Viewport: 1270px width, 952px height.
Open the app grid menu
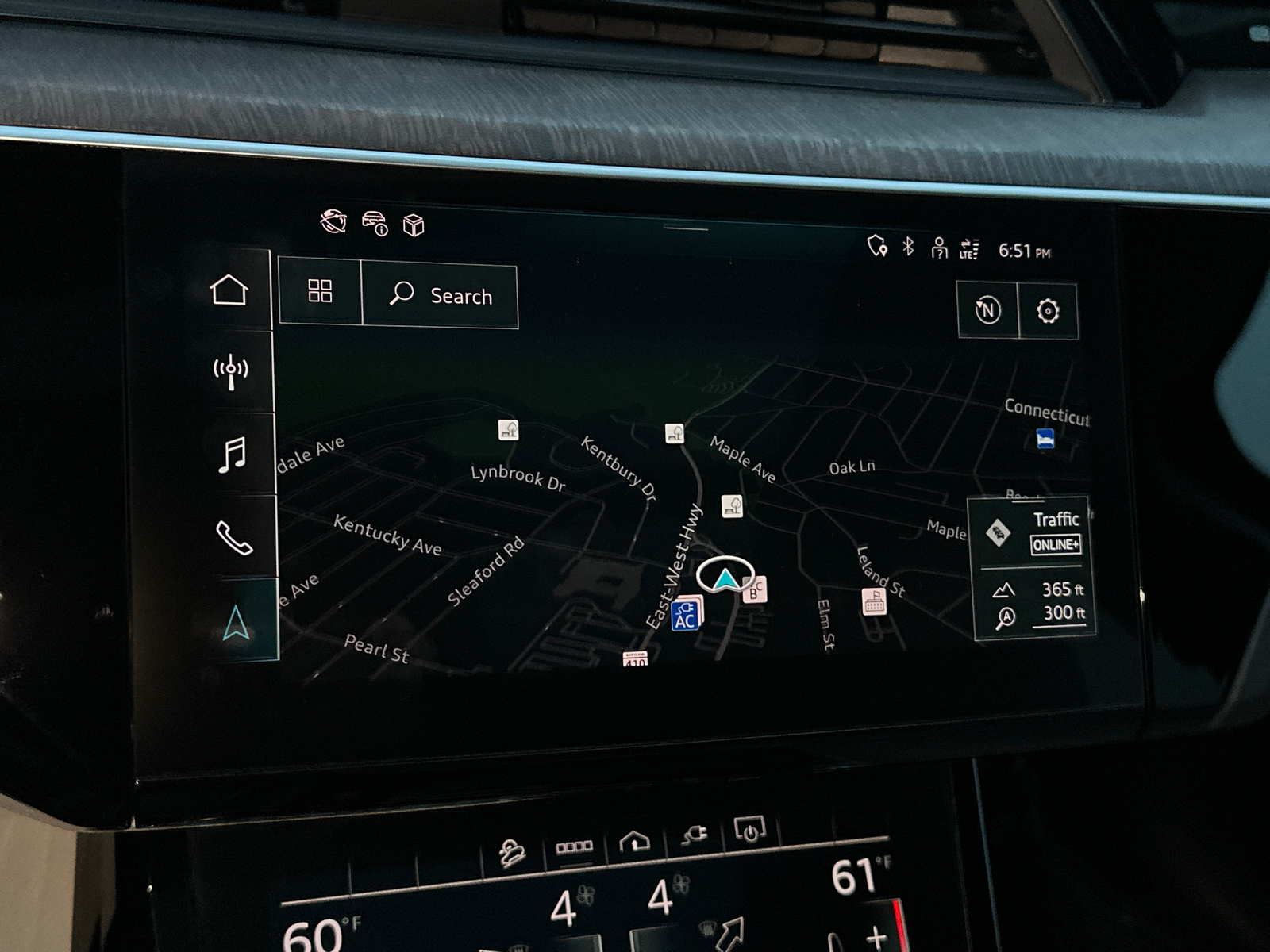[x=320, y=292]
